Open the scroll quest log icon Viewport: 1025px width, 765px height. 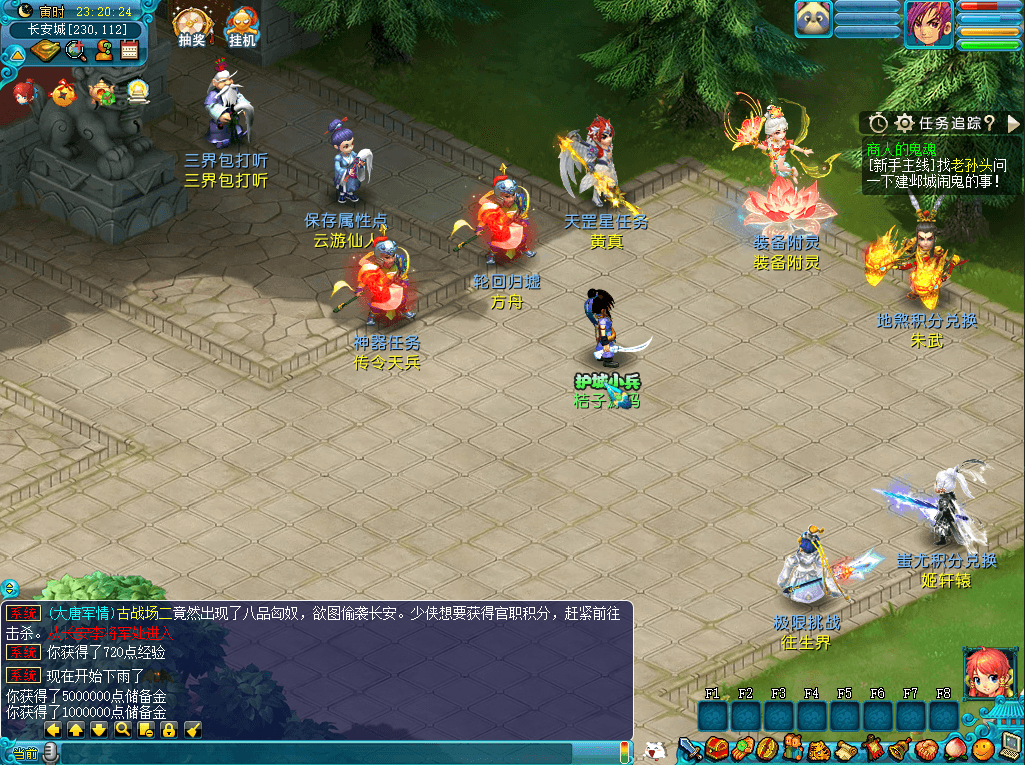(845, 748)
